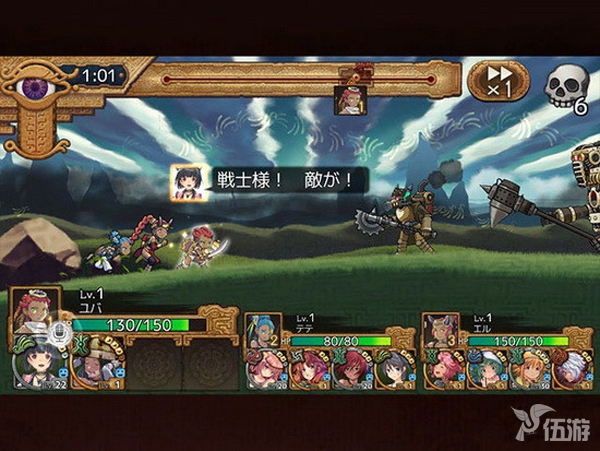Activate the goggled warrior unit in Yuba's squad

click(97, 366)
